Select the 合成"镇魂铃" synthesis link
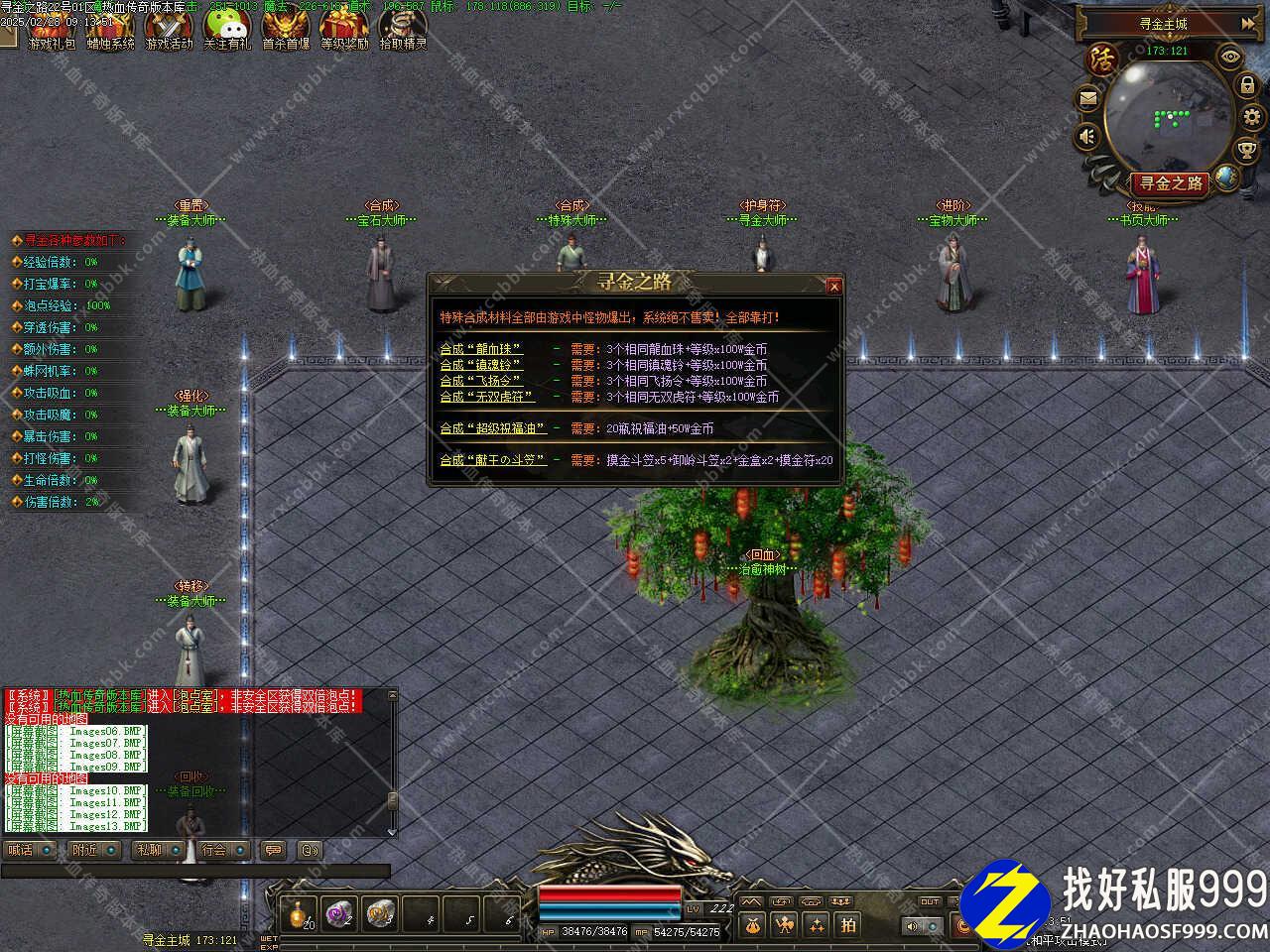Image resolution: width=1270 pixels, height=952 pixels. 481,365
